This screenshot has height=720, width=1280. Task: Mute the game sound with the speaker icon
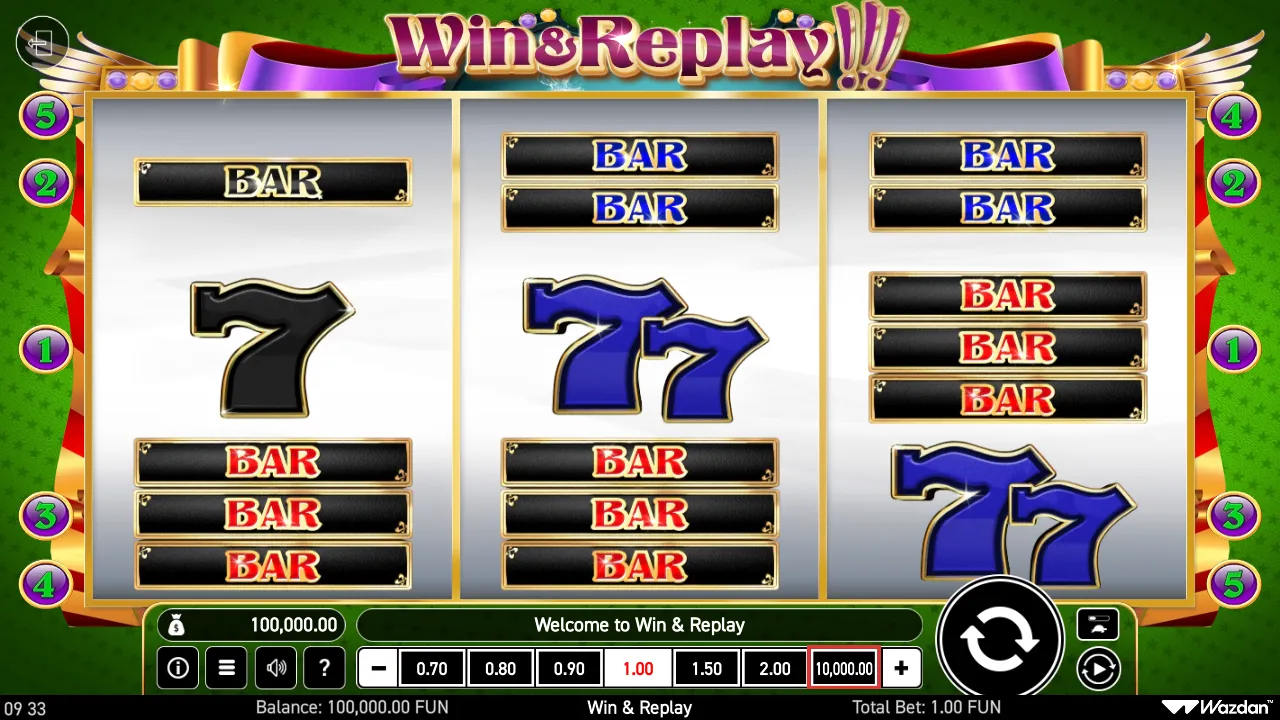click(275, 668)
